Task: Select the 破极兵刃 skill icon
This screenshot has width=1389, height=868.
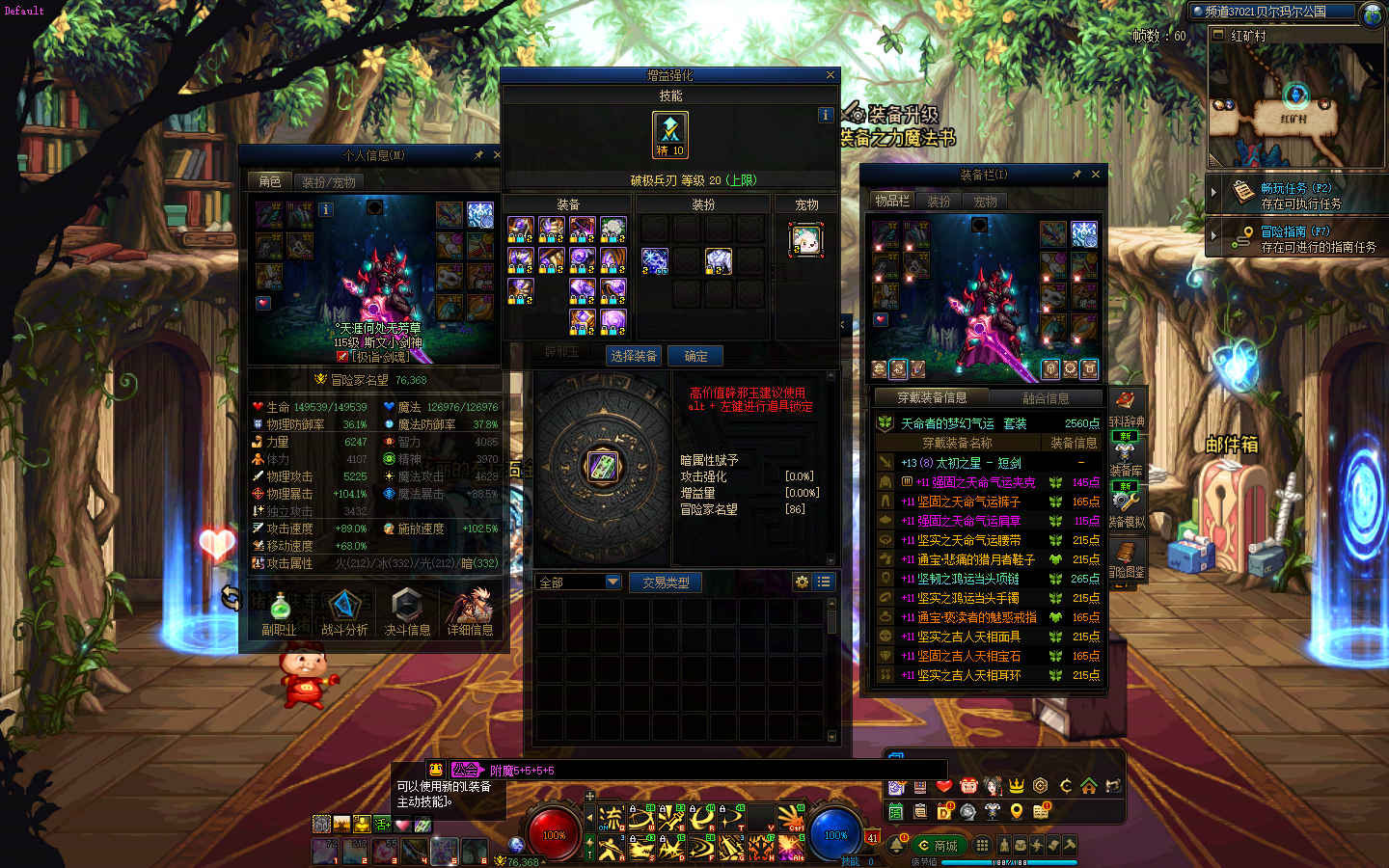Action: click(x=670, y=134)
